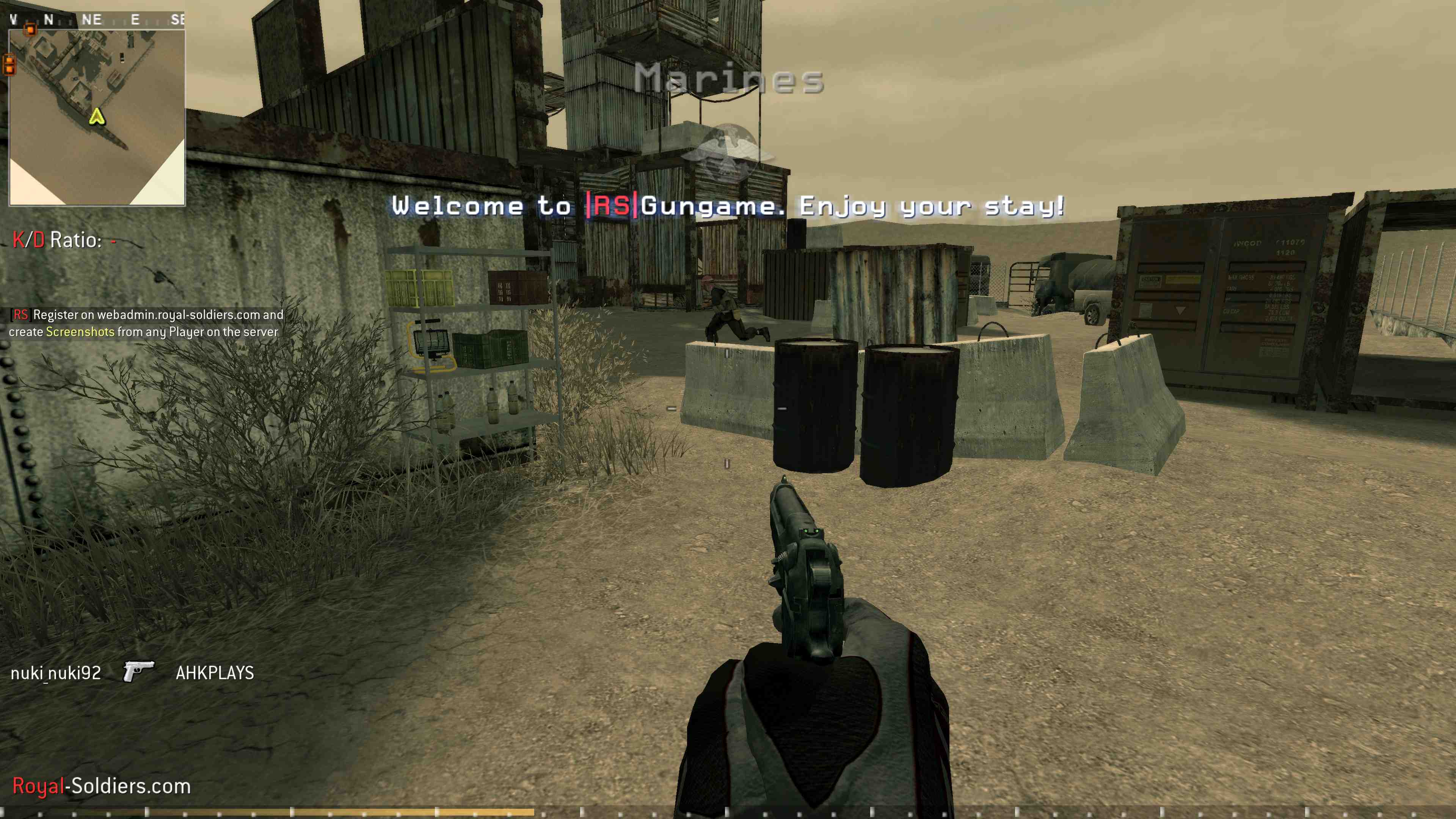
Task: Collapse the register notice panel
Action: 144,323
